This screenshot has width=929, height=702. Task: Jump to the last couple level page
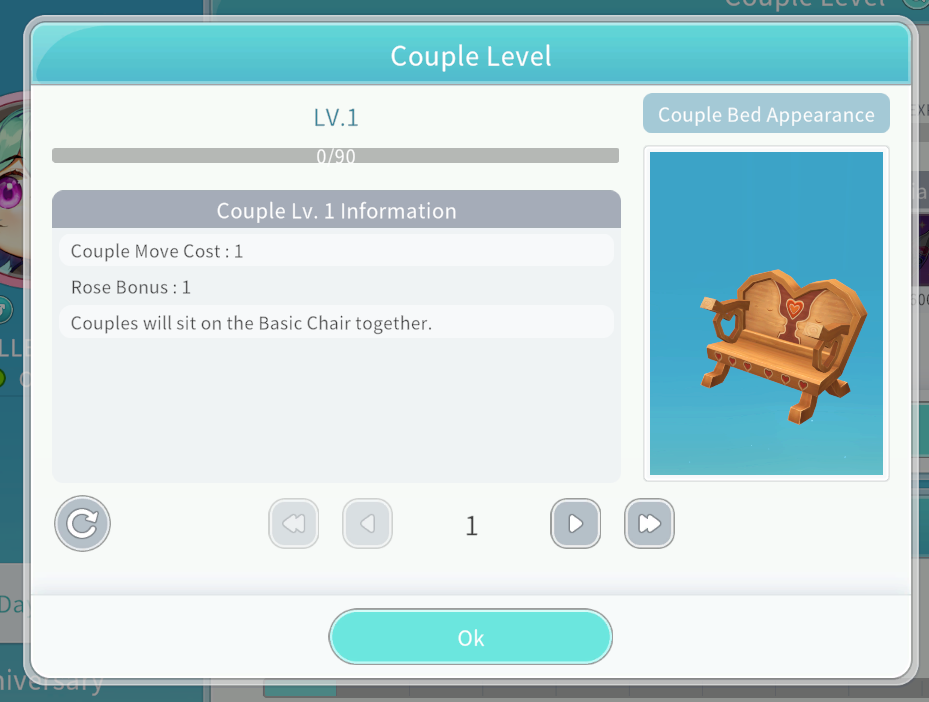(x=649, y=523)
